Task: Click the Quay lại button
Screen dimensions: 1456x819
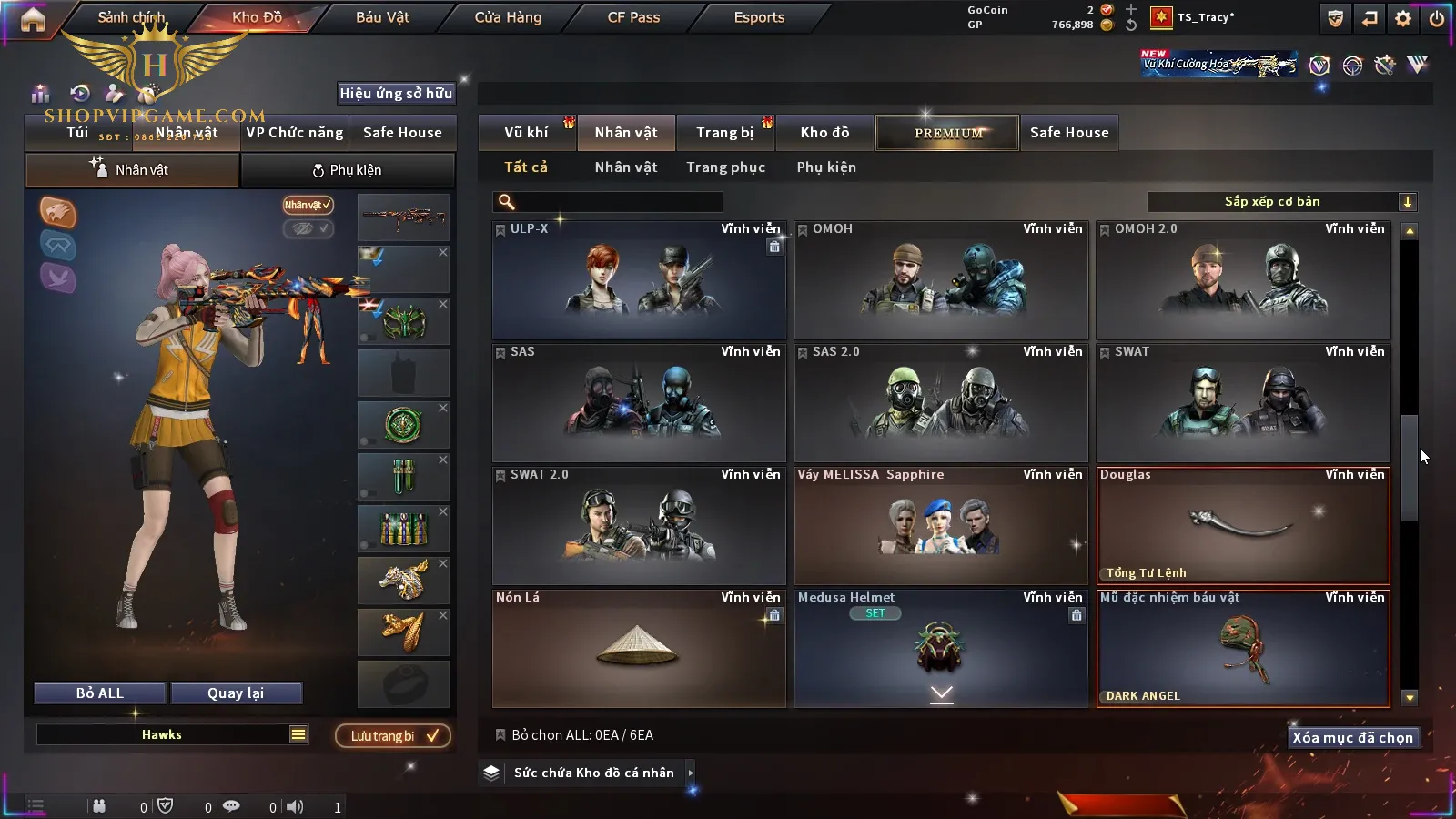Action: 236,693
